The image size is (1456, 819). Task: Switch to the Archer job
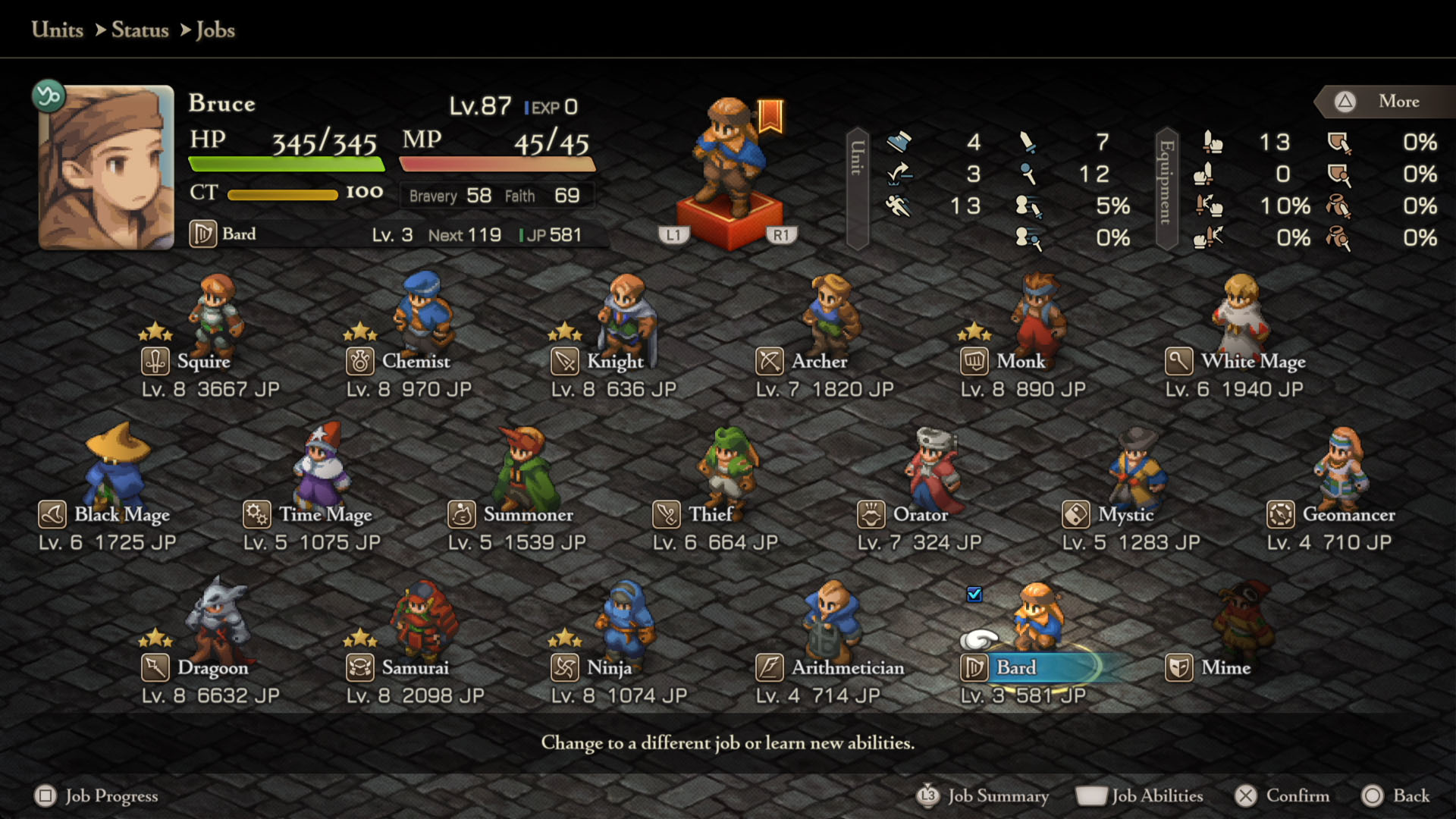(x=818, y=362)
